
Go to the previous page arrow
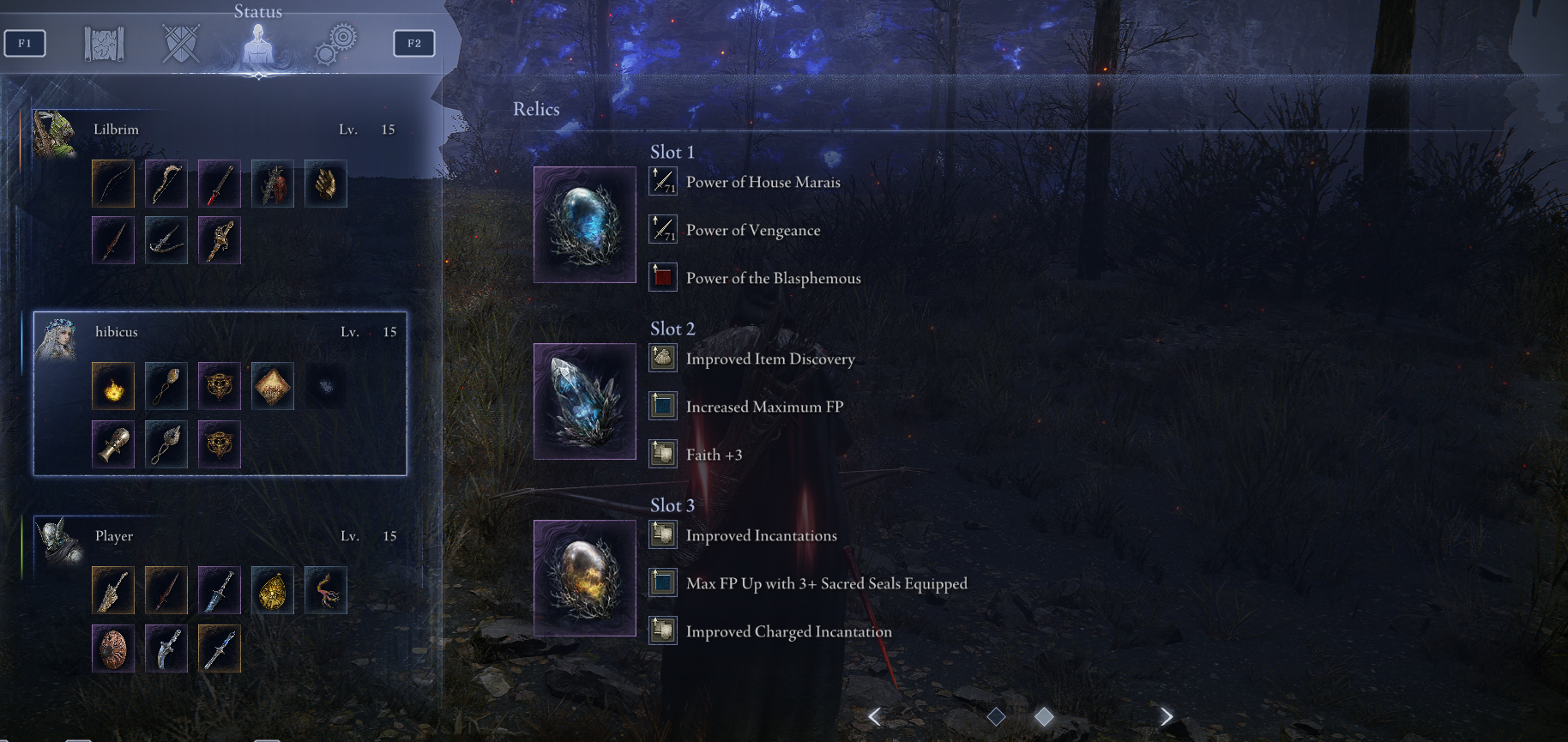coord(874,716)
